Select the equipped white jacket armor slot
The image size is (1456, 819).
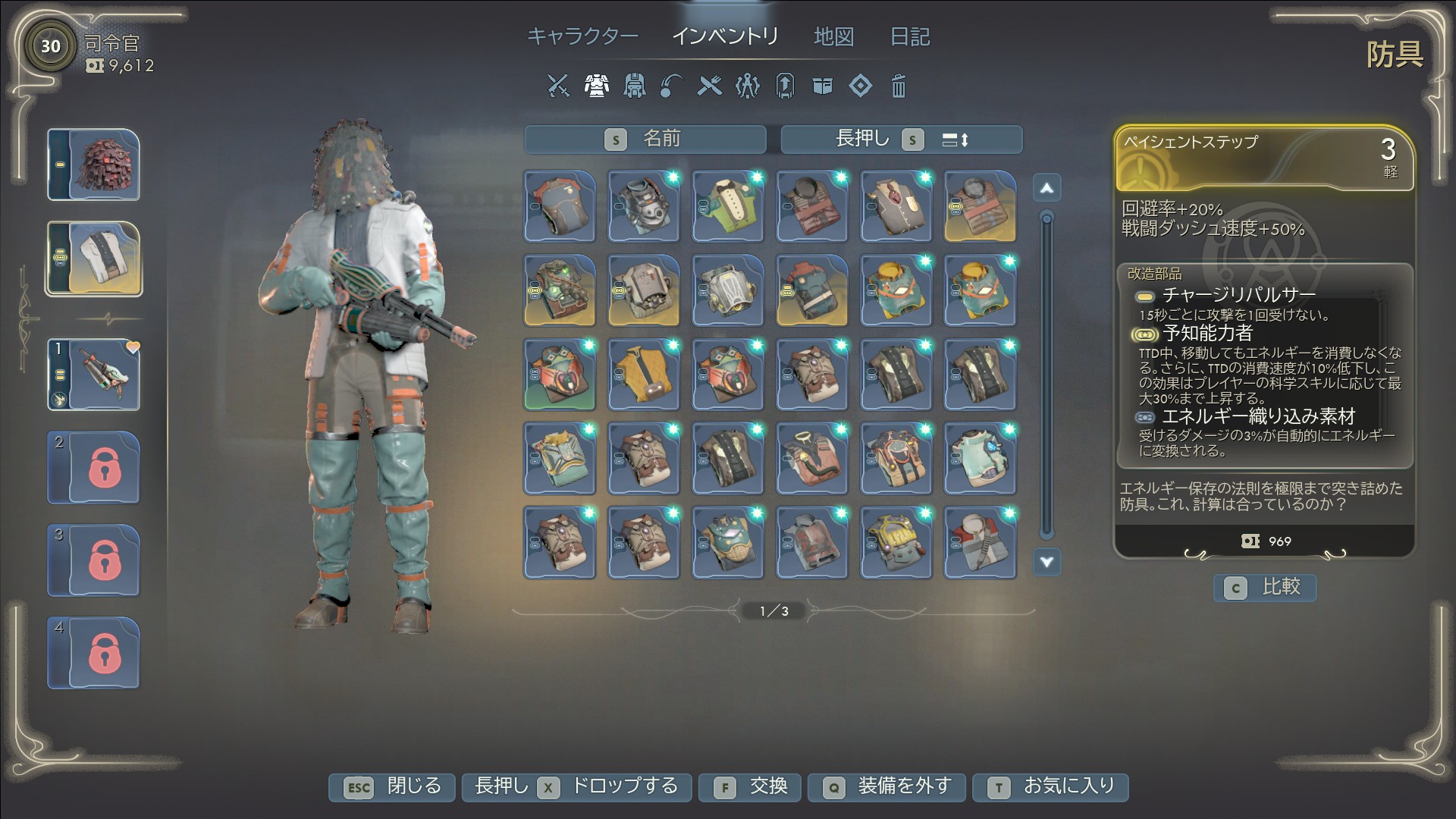coord(94,259)
